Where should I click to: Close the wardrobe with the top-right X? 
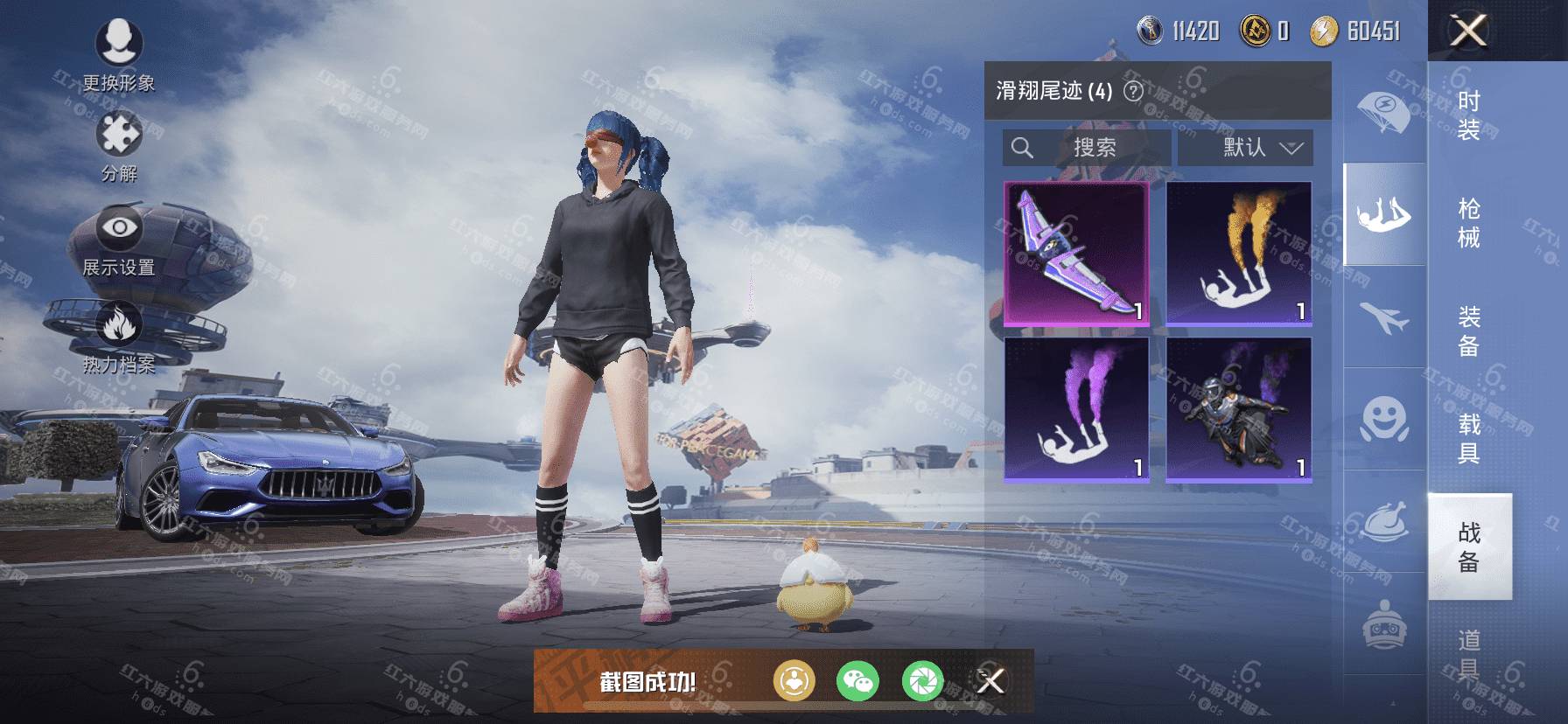coord(1468,31)
